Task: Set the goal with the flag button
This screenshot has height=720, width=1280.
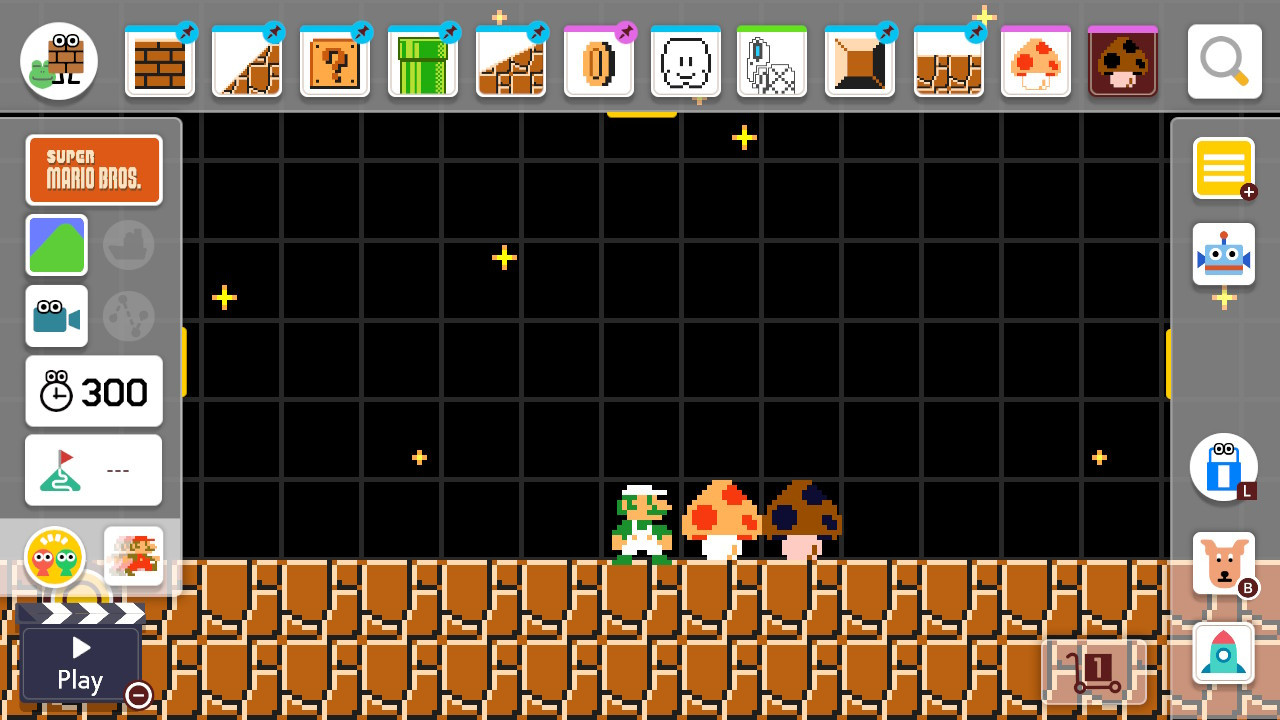Action: (93, 470)
